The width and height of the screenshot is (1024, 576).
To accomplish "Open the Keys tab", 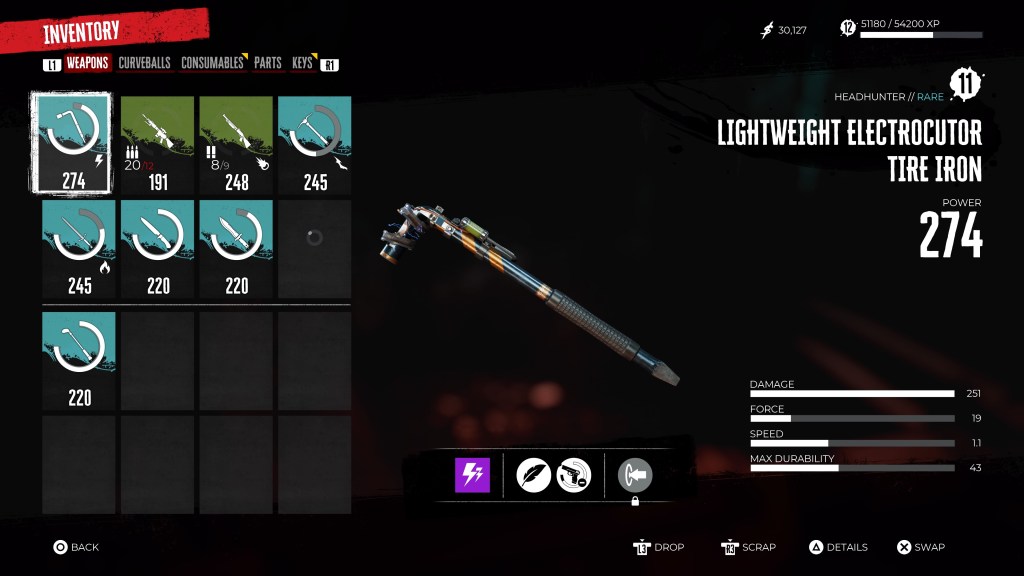I will pos(302,63).
